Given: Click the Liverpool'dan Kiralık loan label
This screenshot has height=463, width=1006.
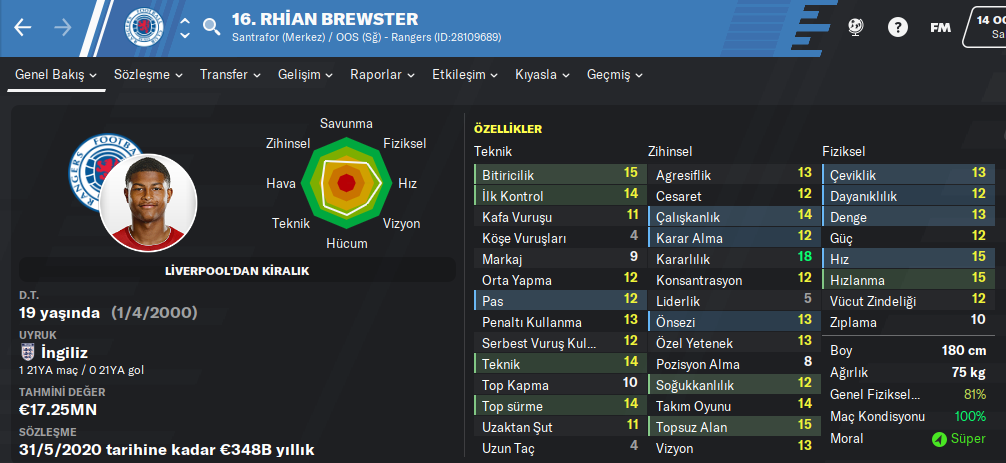Looking at the screenshot, I should [236, 271].
